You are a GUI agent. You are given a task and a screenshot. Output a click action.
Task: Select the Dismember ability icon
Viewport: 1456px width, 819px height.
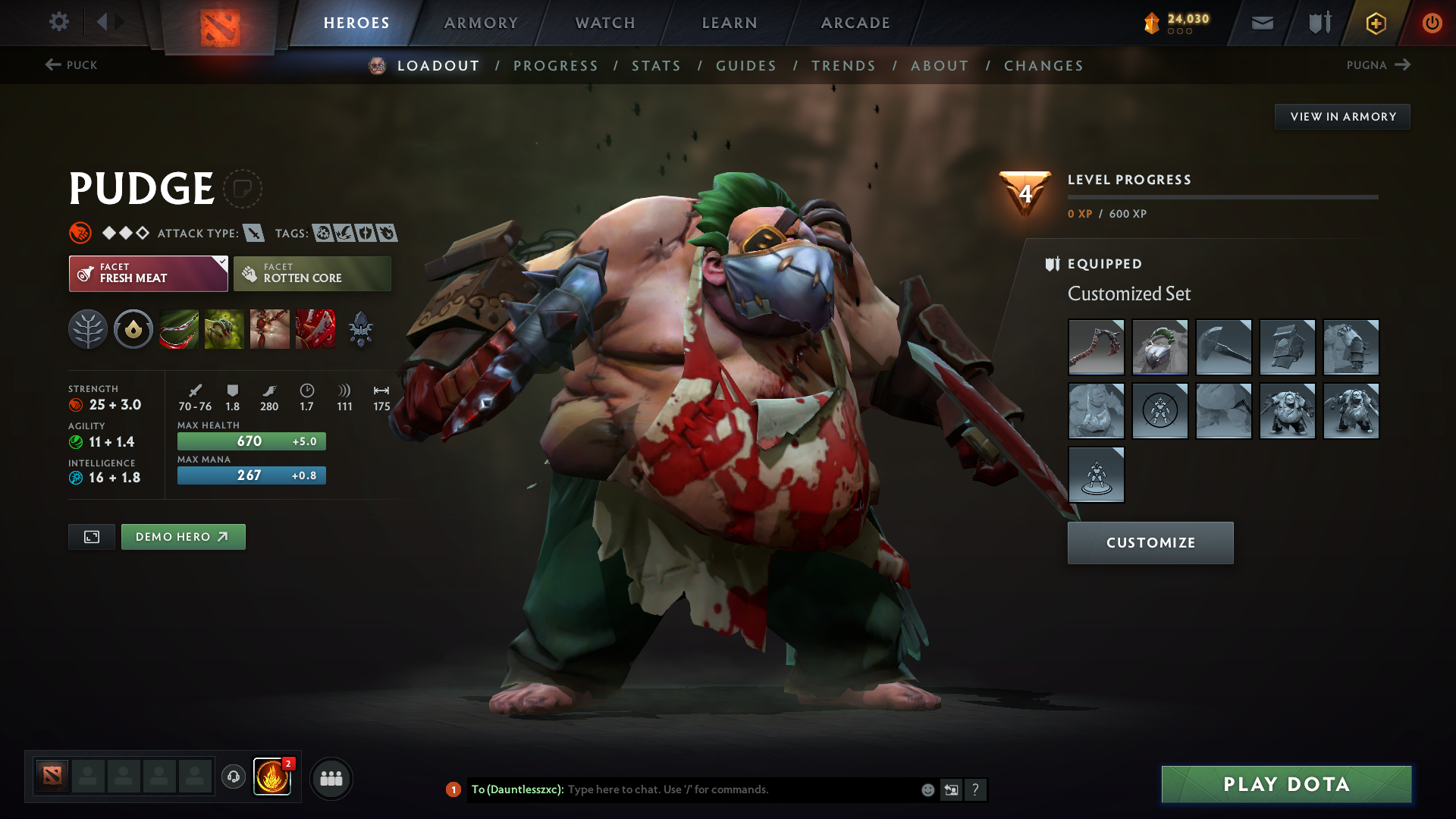[315, 328]
